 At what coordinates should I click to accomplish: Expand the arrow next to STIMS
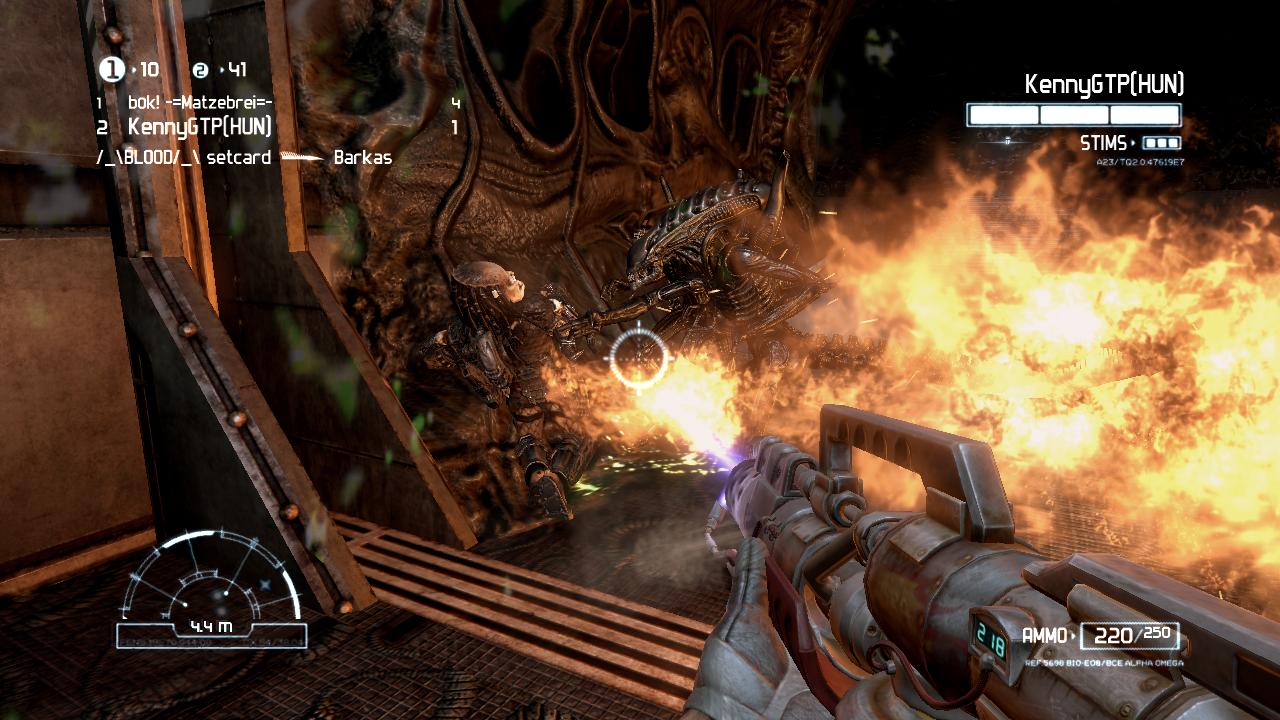tap(1133, 142)
